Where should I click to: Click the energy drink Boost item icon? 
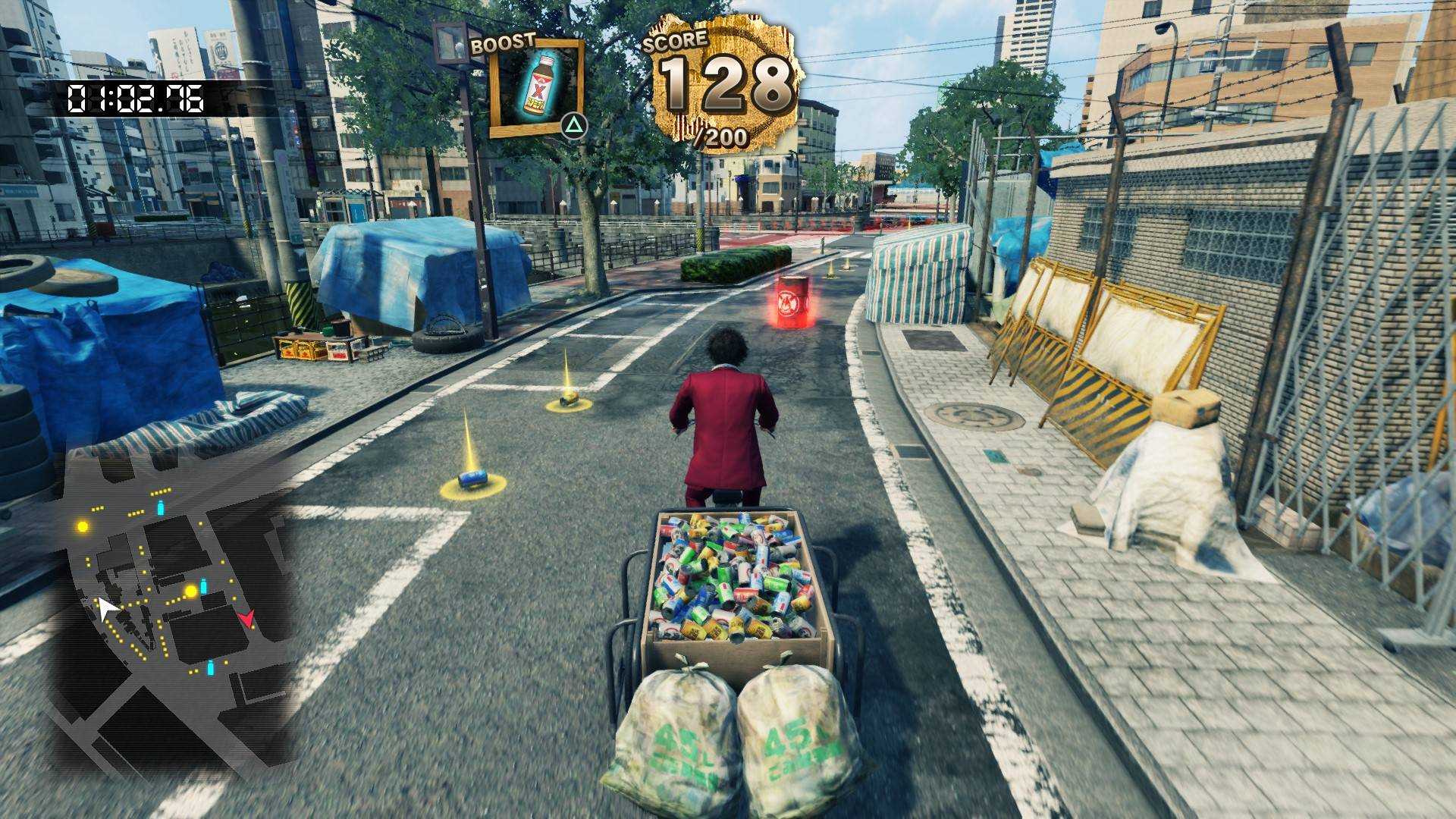538,83
